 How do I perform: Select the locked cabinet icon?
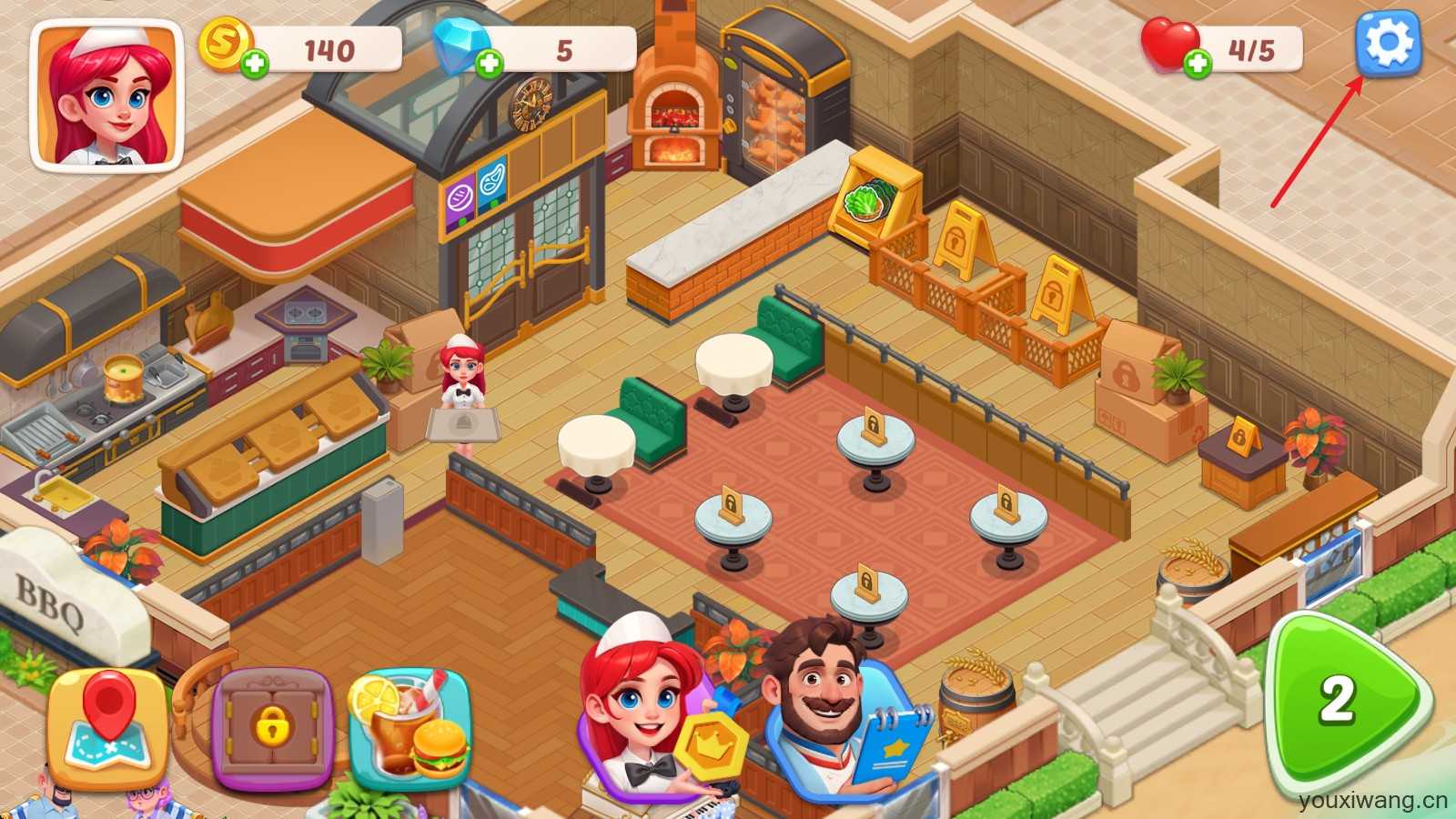point(272,728)
